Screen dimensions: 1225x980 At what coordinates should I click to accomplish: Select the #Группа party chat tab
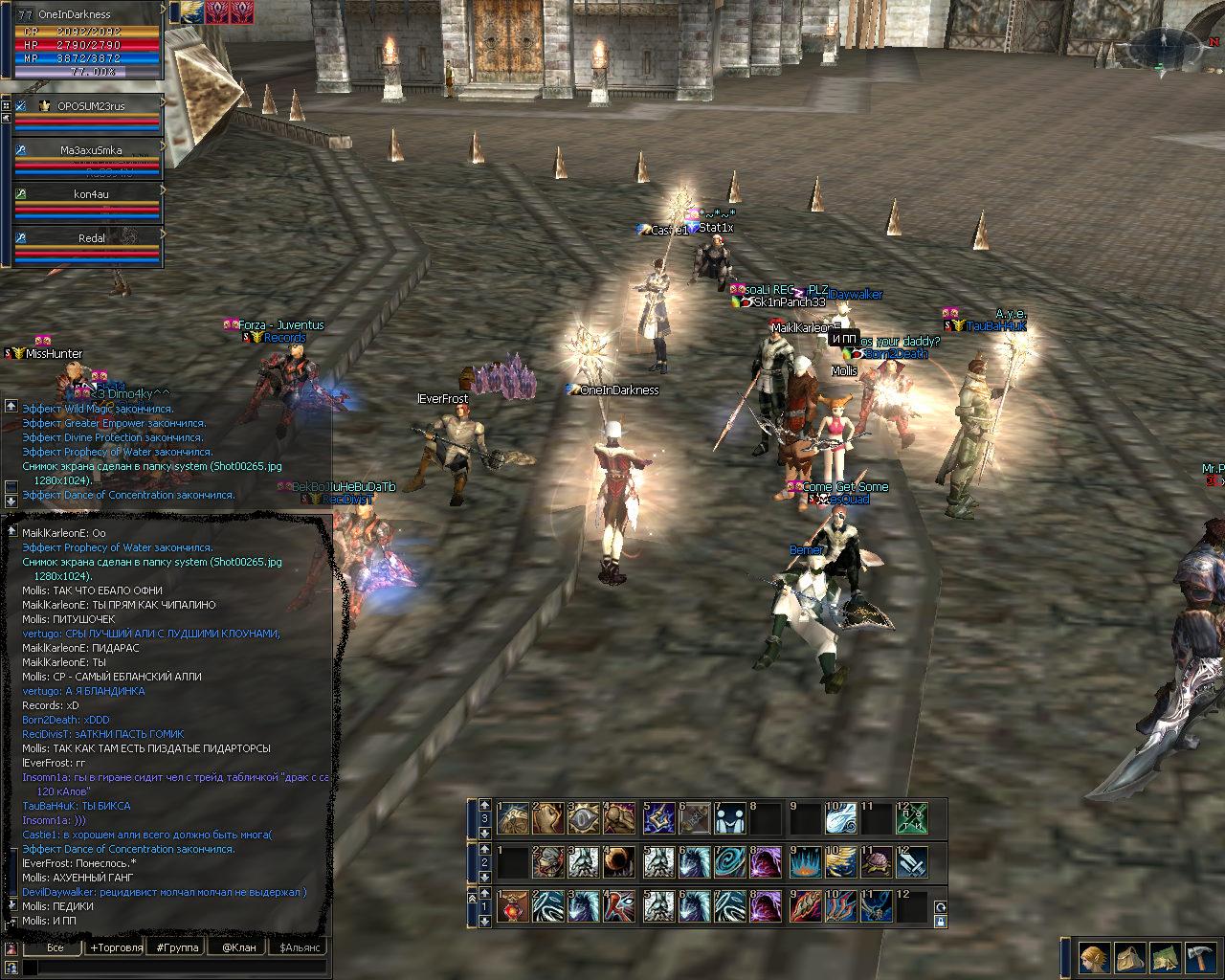point(178,947)
